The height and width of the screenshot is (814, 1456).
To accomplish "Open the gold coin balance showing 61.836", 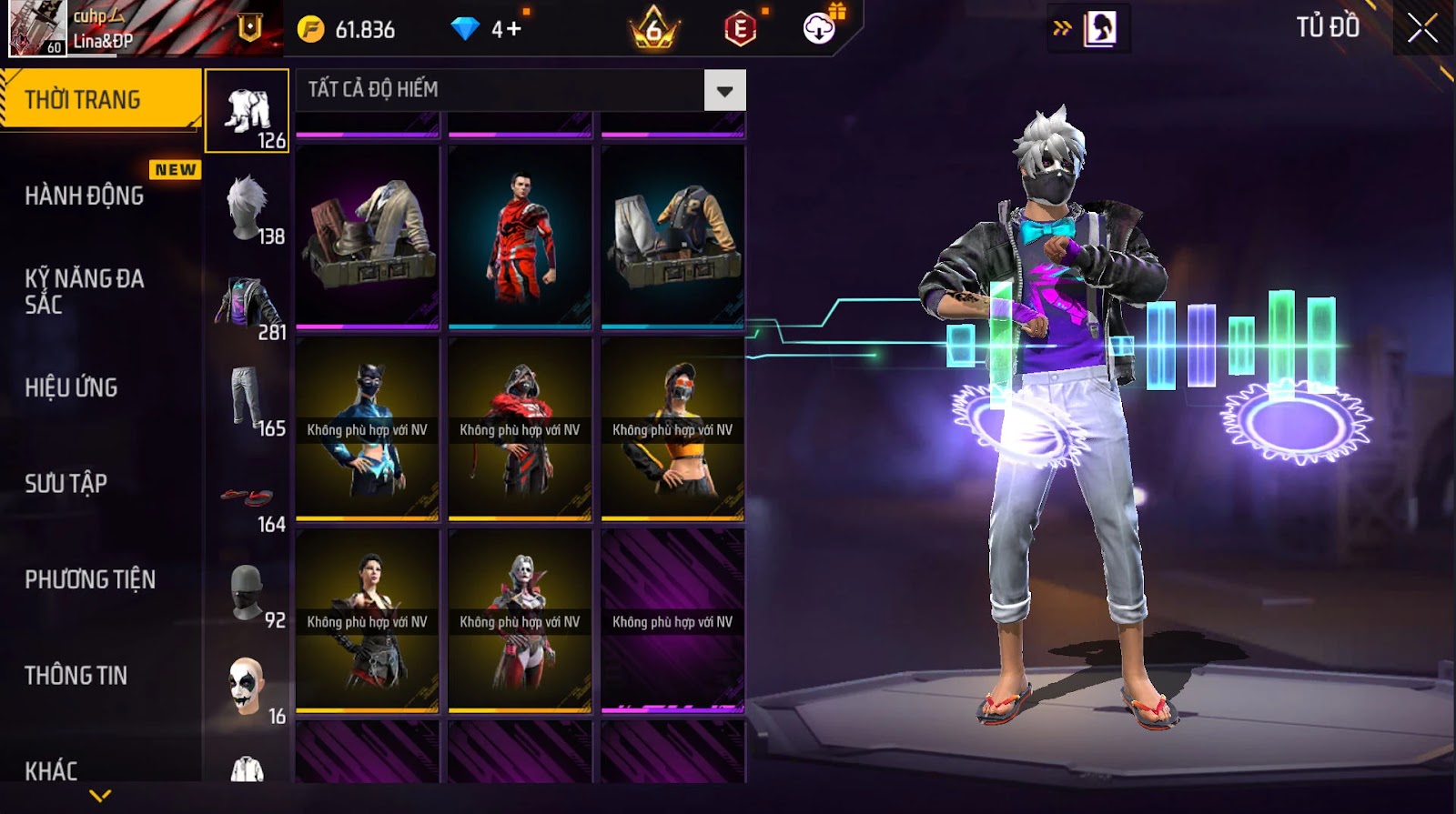I will tap(347, 30).
